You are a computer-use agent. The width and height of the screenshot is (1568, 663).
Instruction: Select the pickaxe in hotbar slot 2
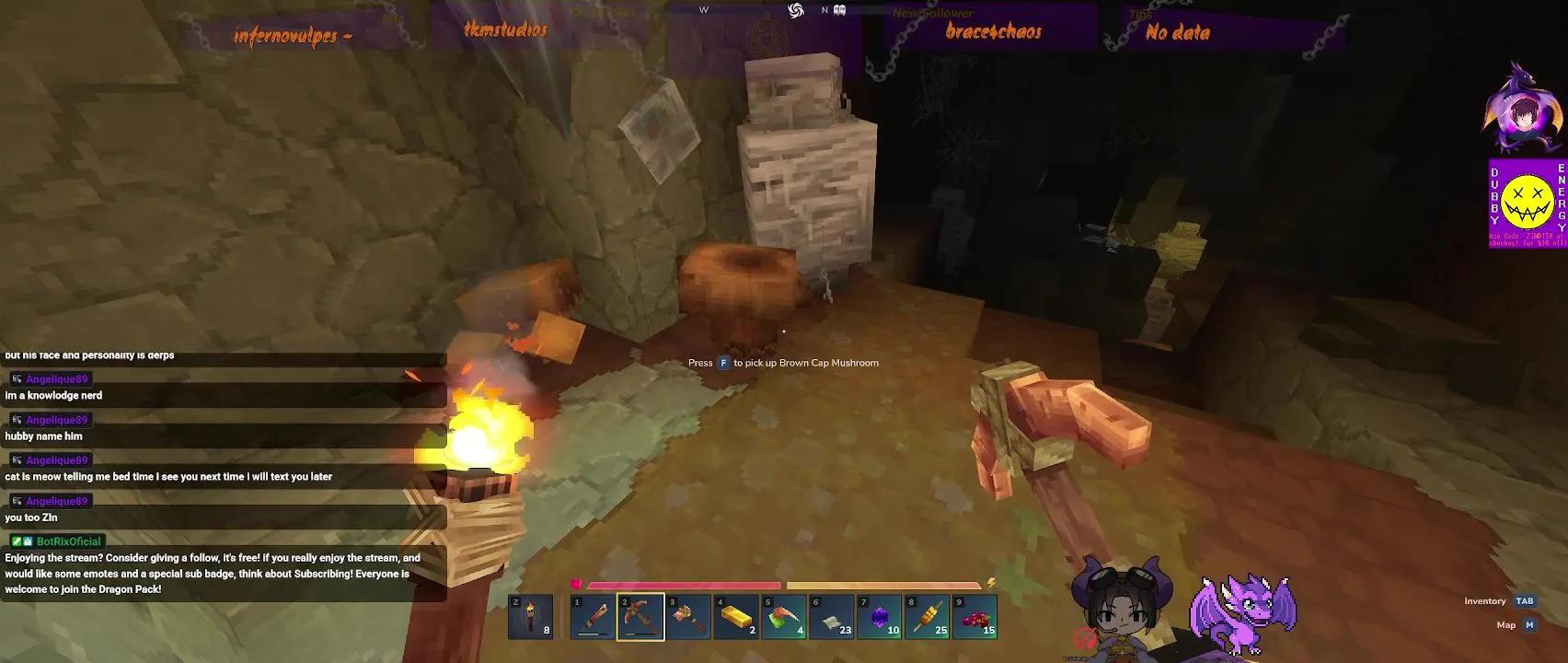(641, 615)
